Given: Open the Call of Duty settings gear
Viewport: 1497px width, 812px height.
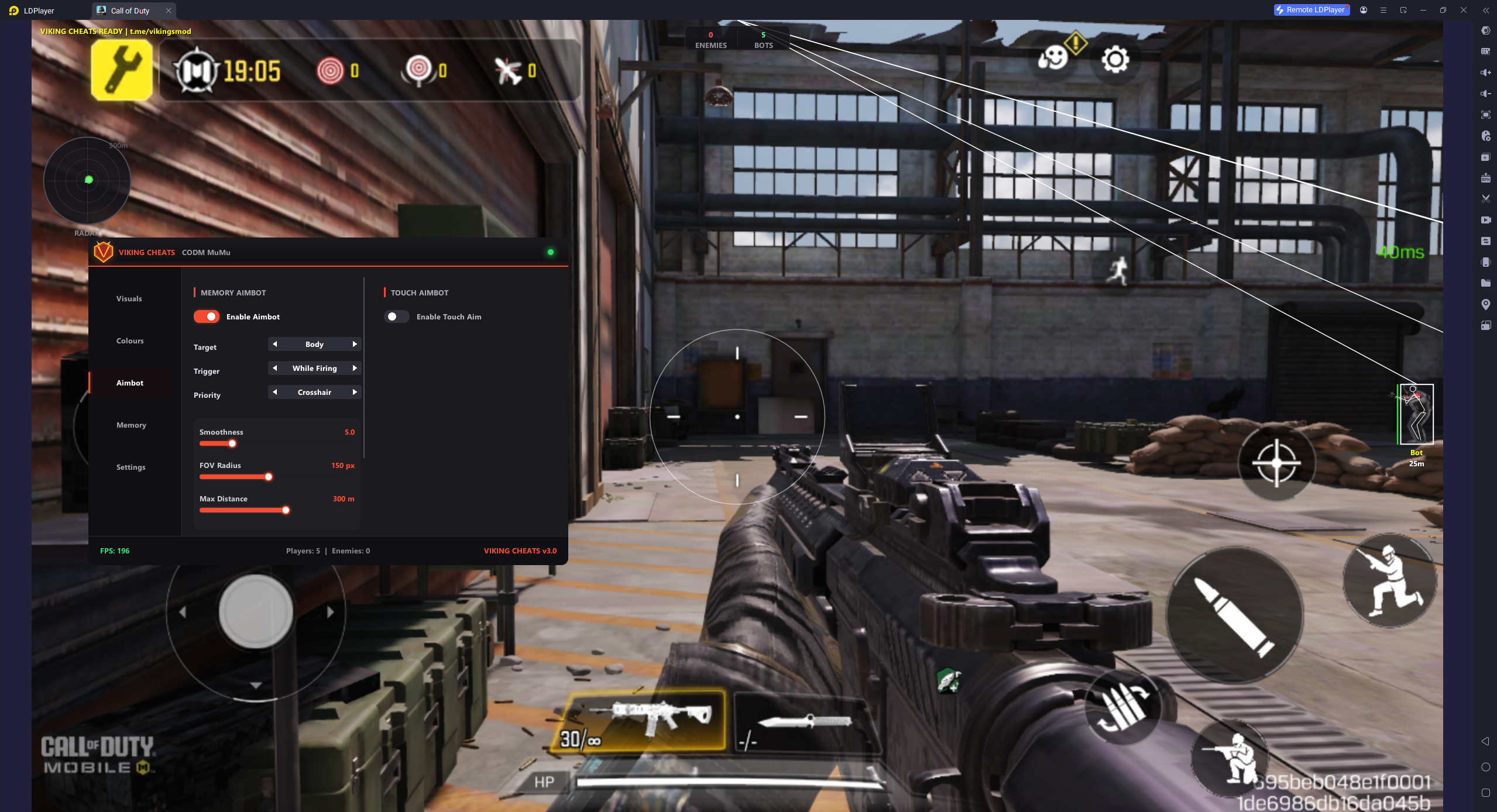Looking at the screenshot, I should [x=1114, y=59].
